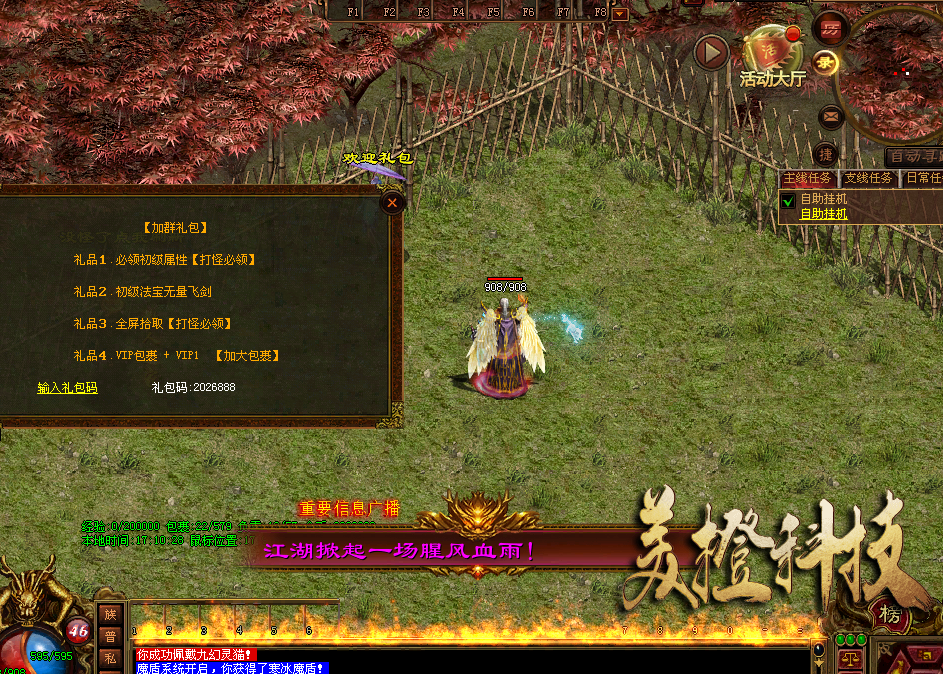Click the balance scales trade icon
The height and width of the screenshot is (674, 943).
pos(852,661)
